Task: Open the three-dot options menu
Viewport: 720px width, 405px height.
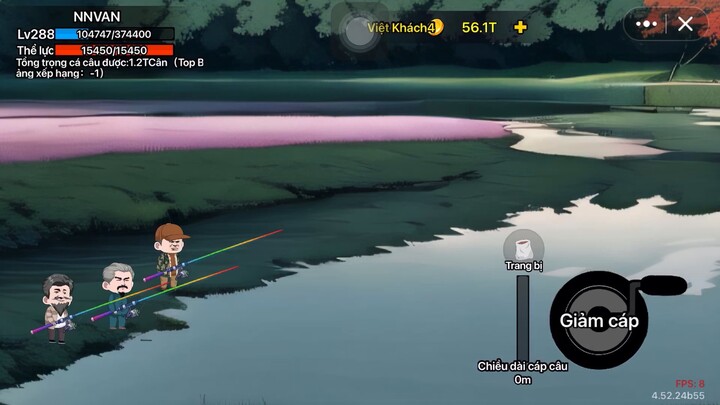Action: pyautogui.click(x=647, y=24)
